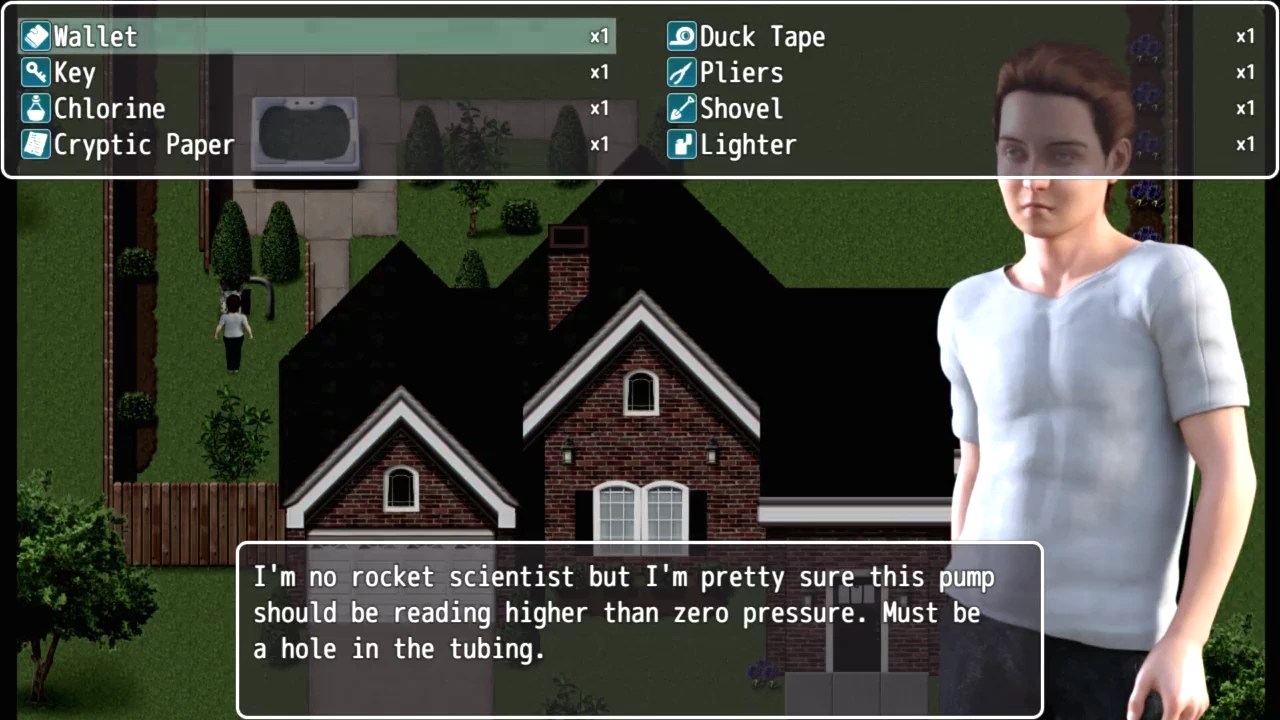The image size is (1280, 720).
Task: Select the Cryptic Paper entry
Action: pyautogui.click(x=143, y=145)
